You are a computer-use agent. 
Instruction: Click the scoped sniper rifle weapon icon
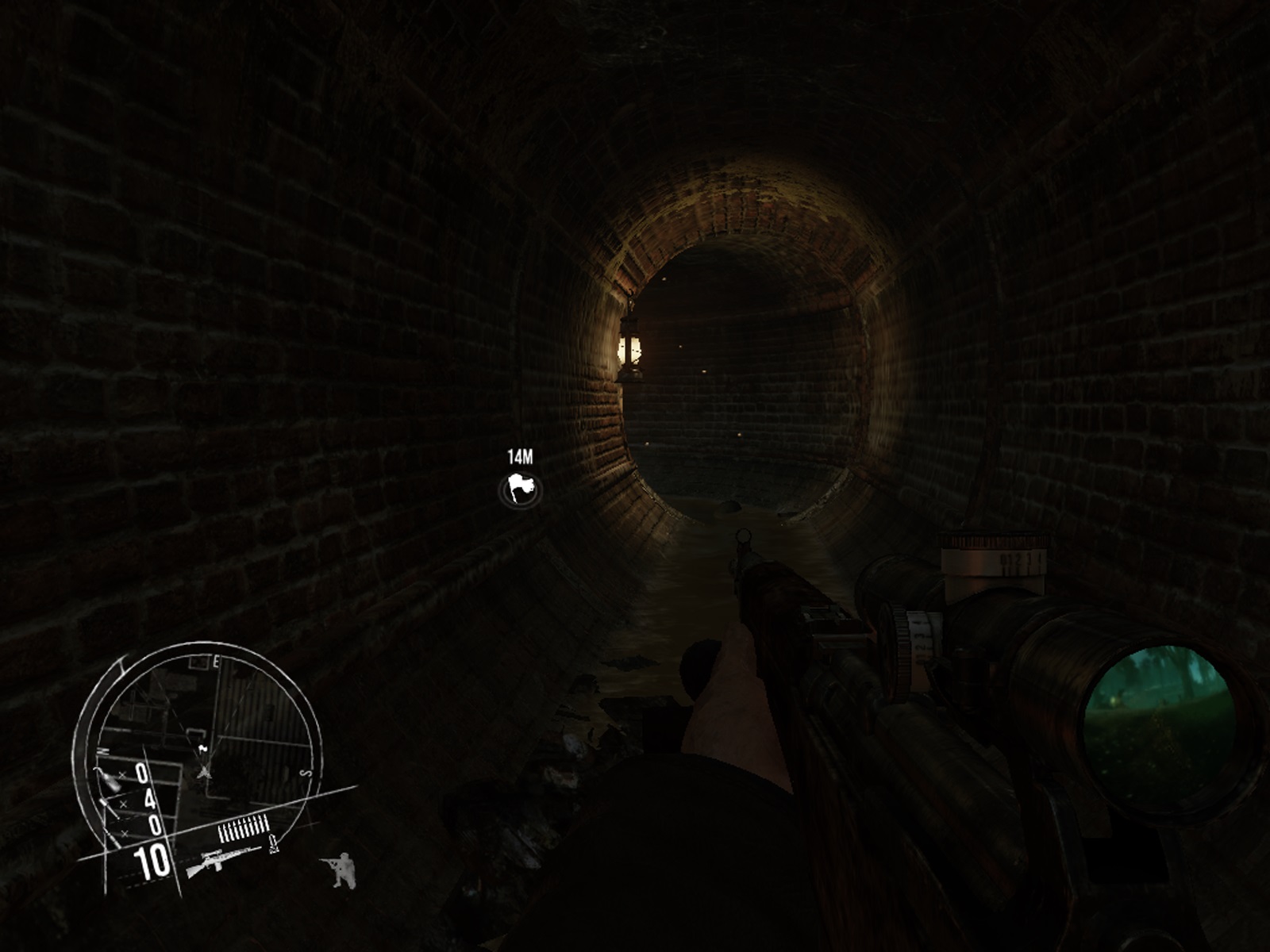[223, 862]
